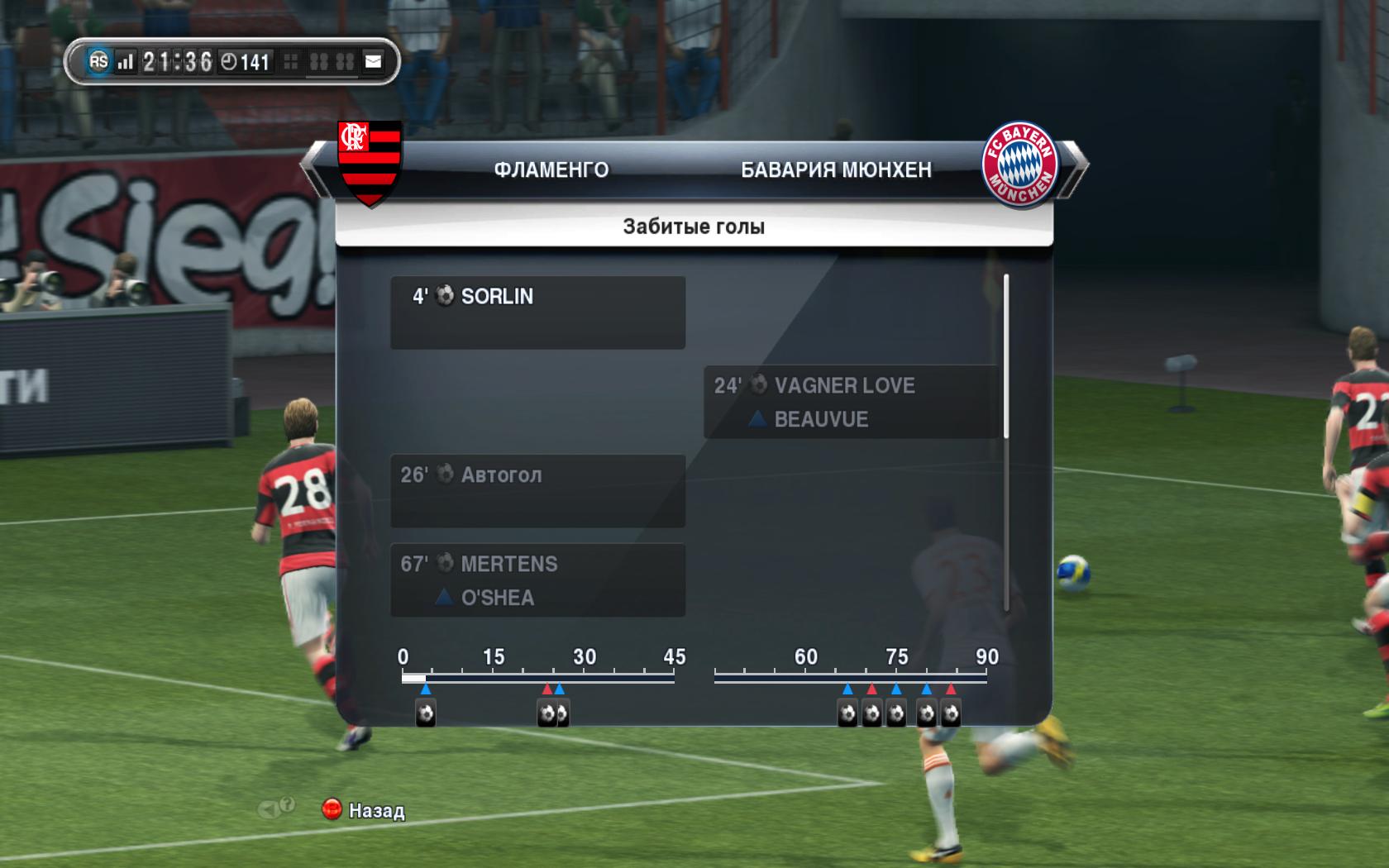Highlight the 26' Автогол entry
Viewport: 1389px width, 868px height.
(x=537, y=490)
